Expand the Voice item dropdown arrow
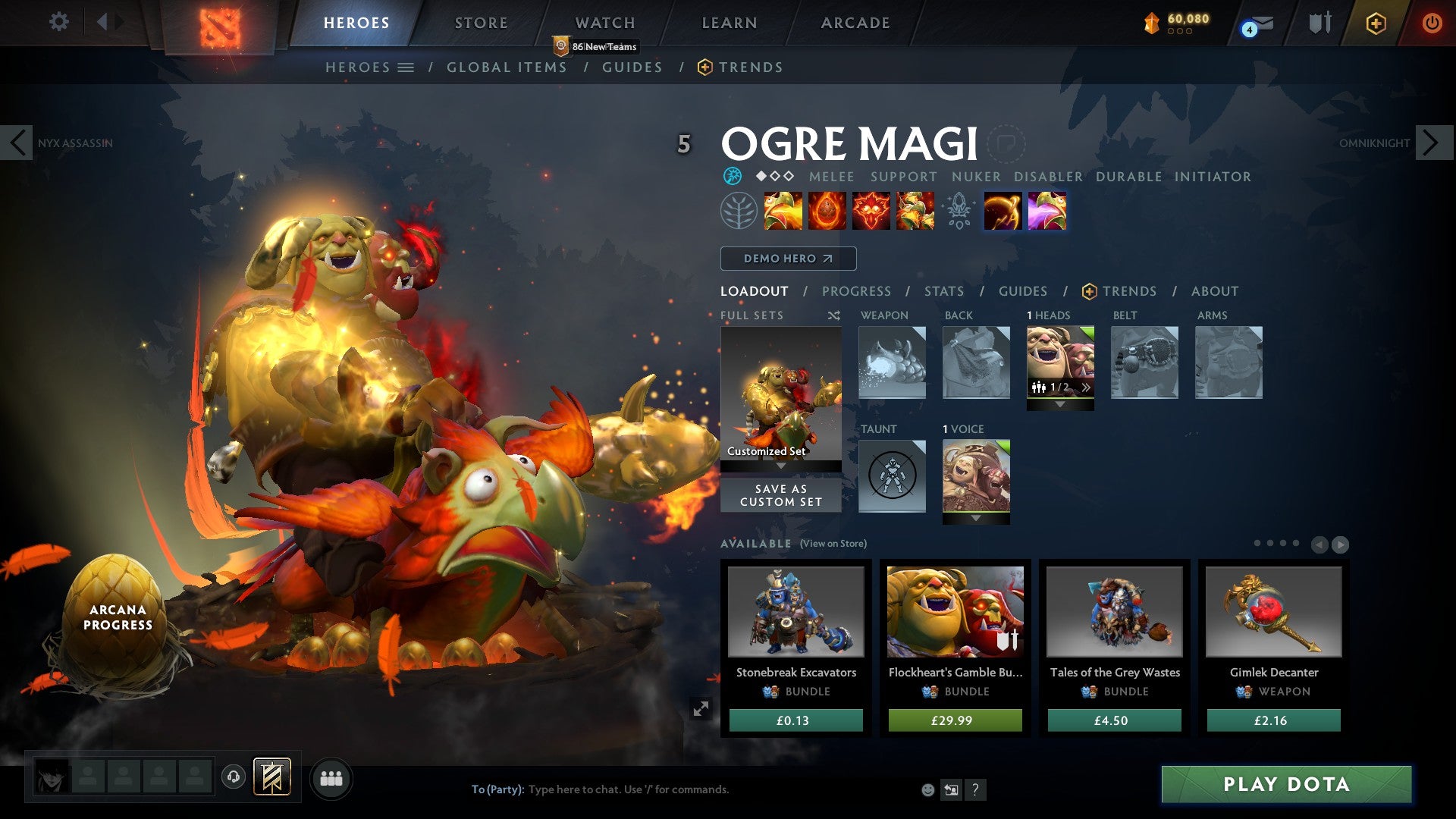This screenshot has height=819, width=1456. click(x=976, y=519)
